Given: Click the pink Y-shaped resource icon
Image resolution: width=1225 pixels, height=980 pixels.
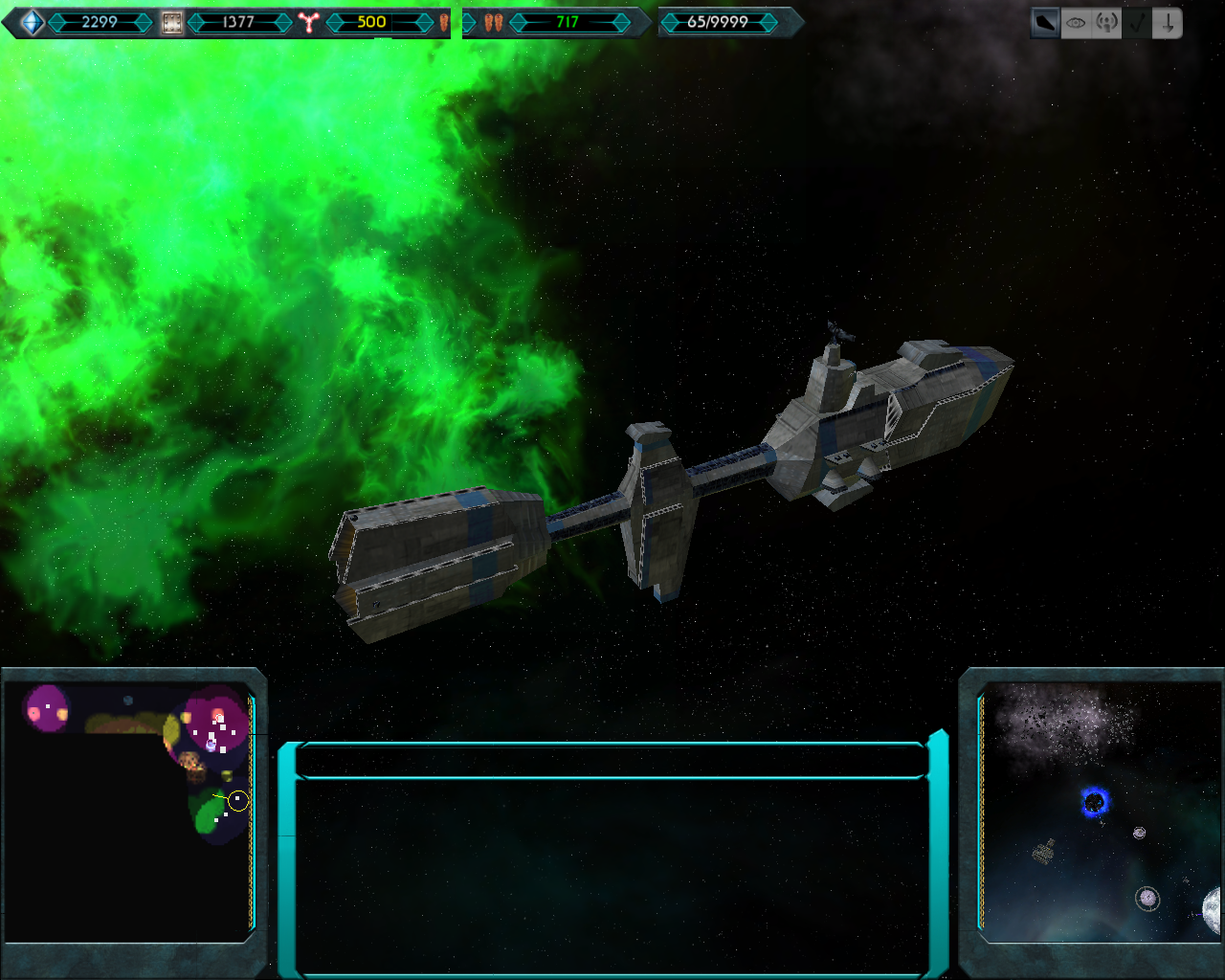Looking at the screenshot, I should pos(307,22).
